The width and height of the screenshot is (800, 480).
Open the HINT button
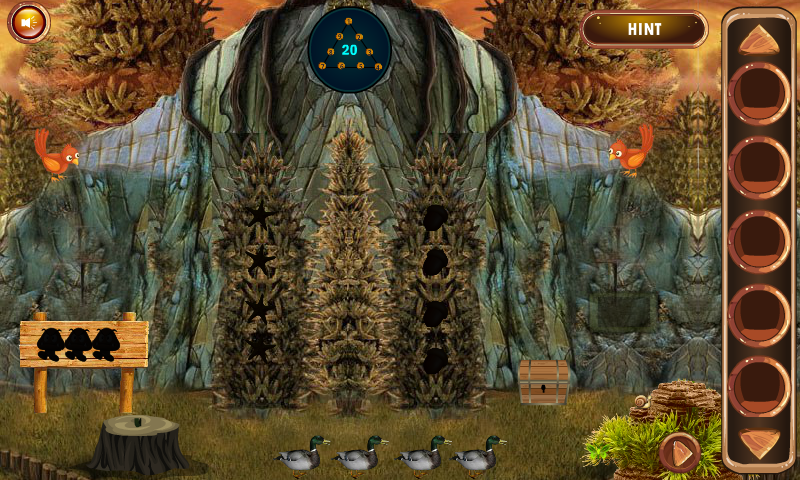coord(644,29)
